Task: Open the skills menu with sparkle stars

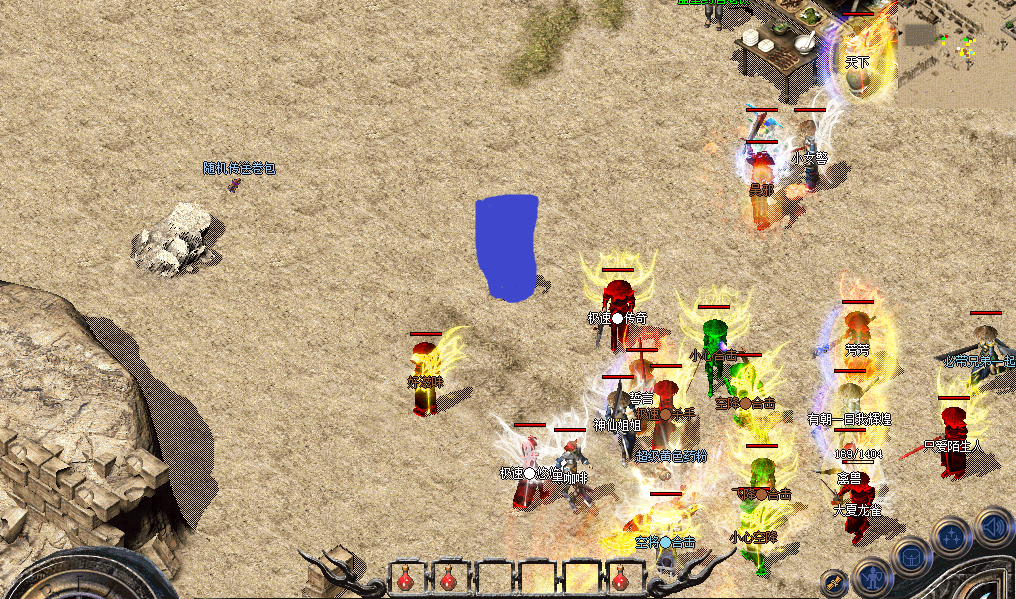Action: pyautogui.click(x=953, y=537)
